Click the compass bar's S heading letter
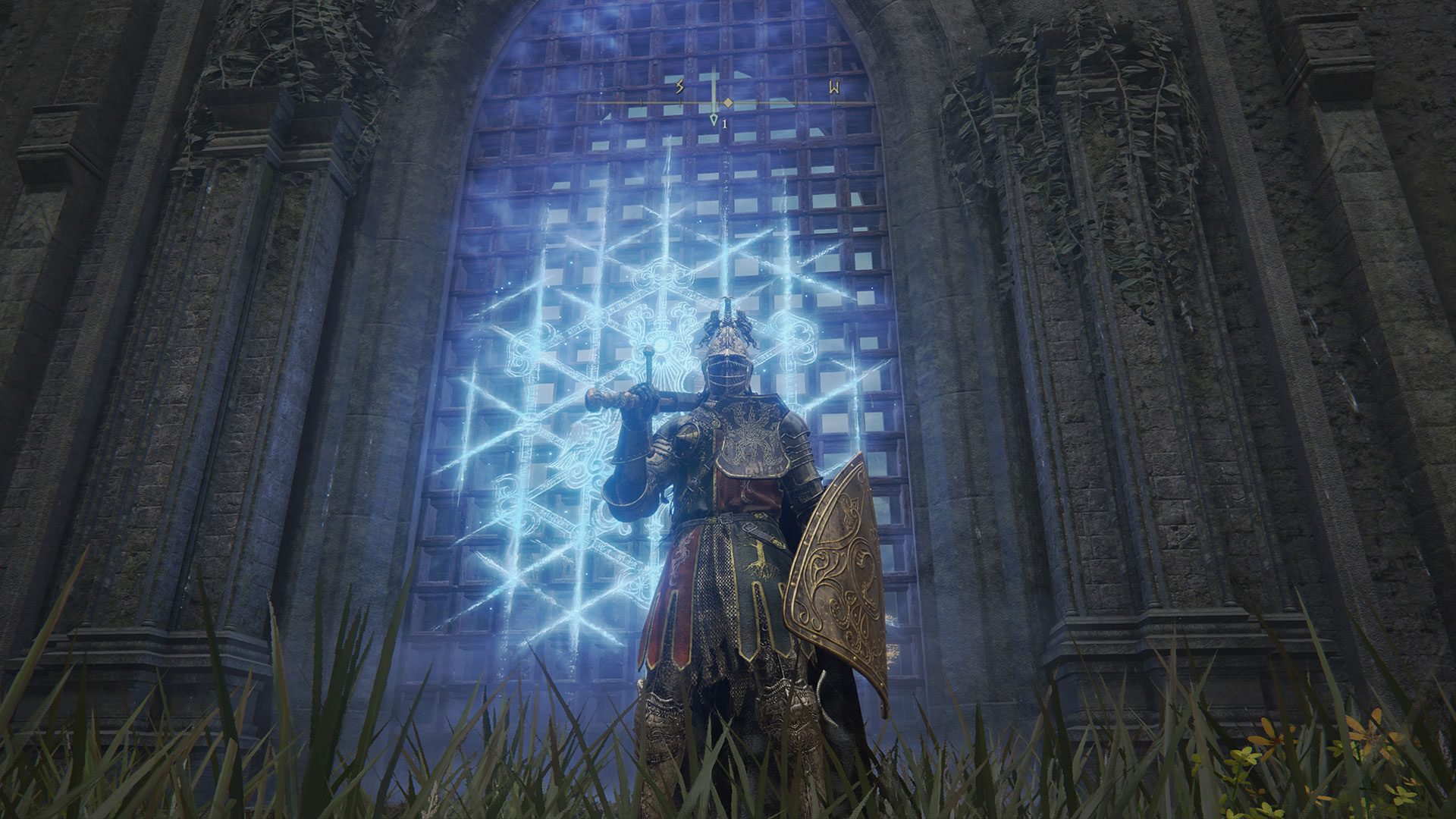 point(680,88)
